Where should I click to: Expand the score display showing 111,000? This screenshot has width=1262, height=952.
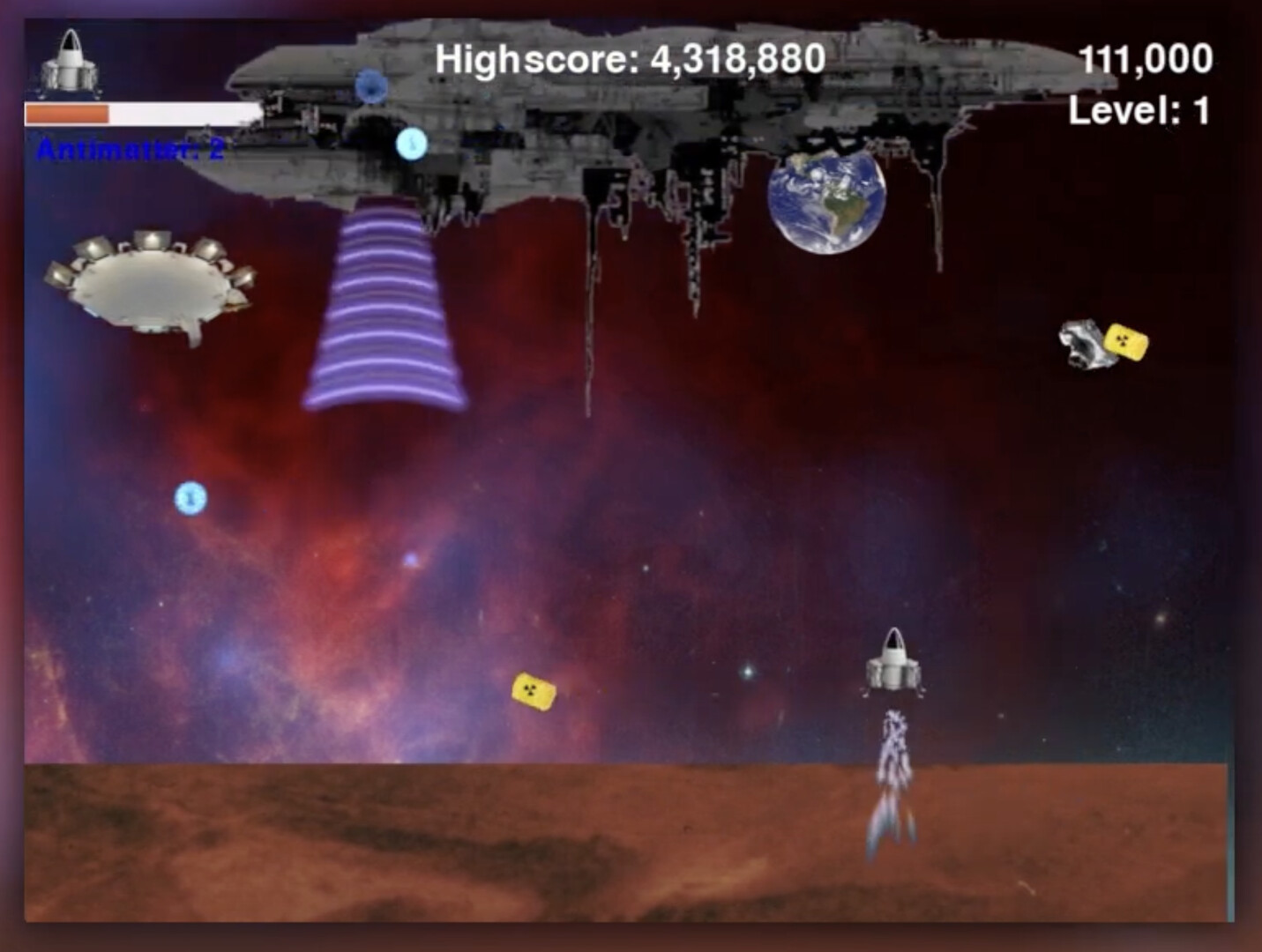[1148, 59]
